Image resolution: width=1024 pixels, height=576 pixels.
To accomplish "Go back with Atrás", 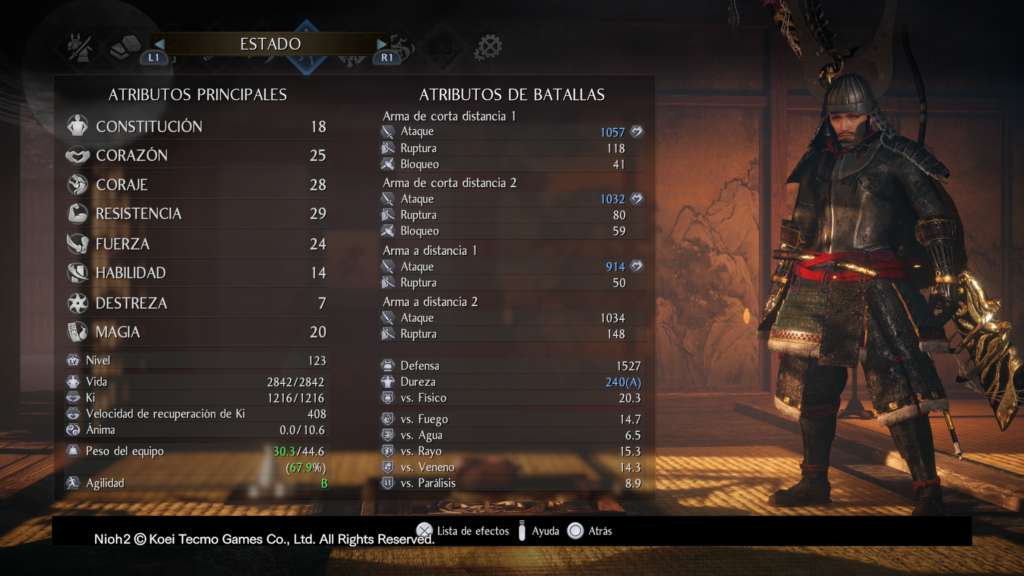I will [590, 531].
